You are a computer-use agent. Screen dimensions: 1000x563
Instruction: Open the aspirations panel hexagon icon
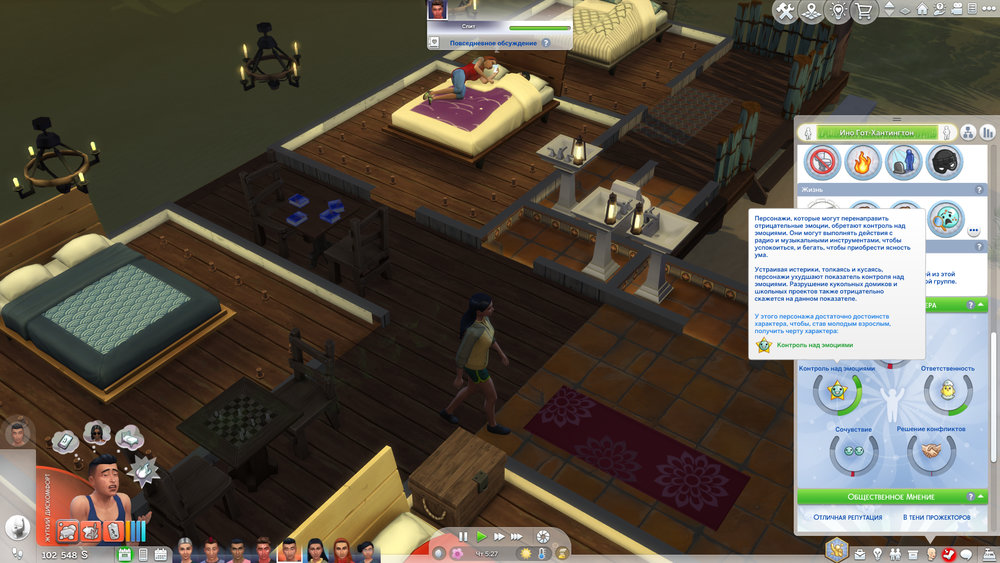(x=836, y=548)
